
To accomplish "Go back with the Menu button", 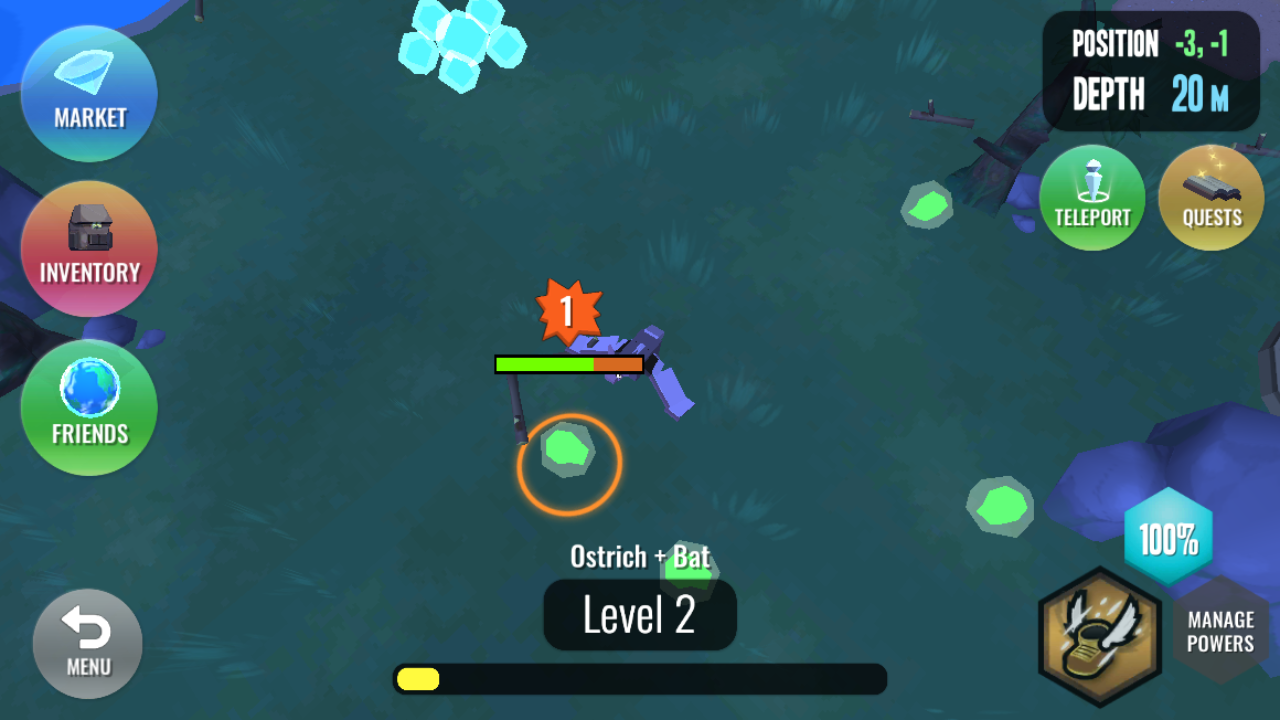I will click(88, 643).
